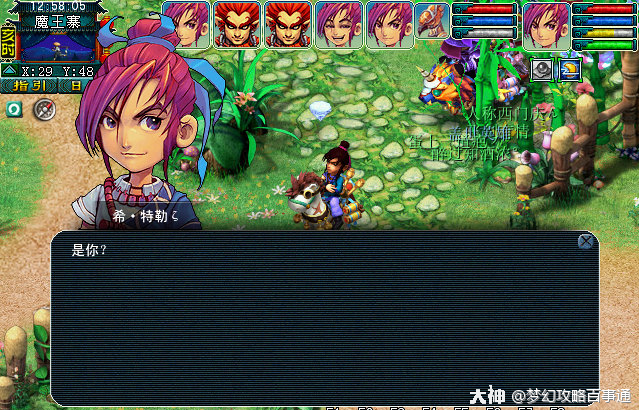
Task: Click the compass icon
Action: coord(42,110)
